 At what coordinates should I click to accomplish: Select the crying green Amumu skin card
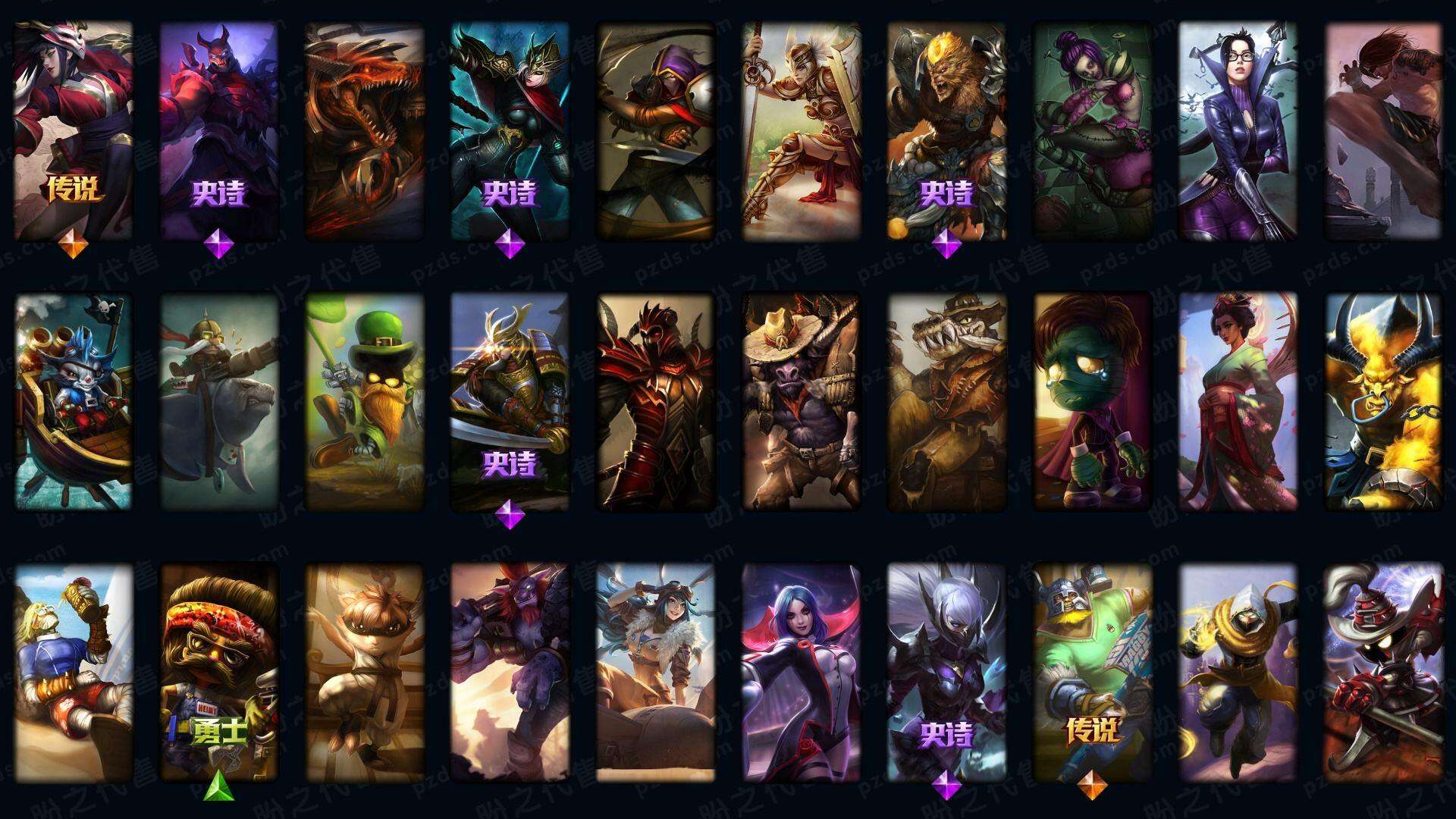(x=1092, y=400)
